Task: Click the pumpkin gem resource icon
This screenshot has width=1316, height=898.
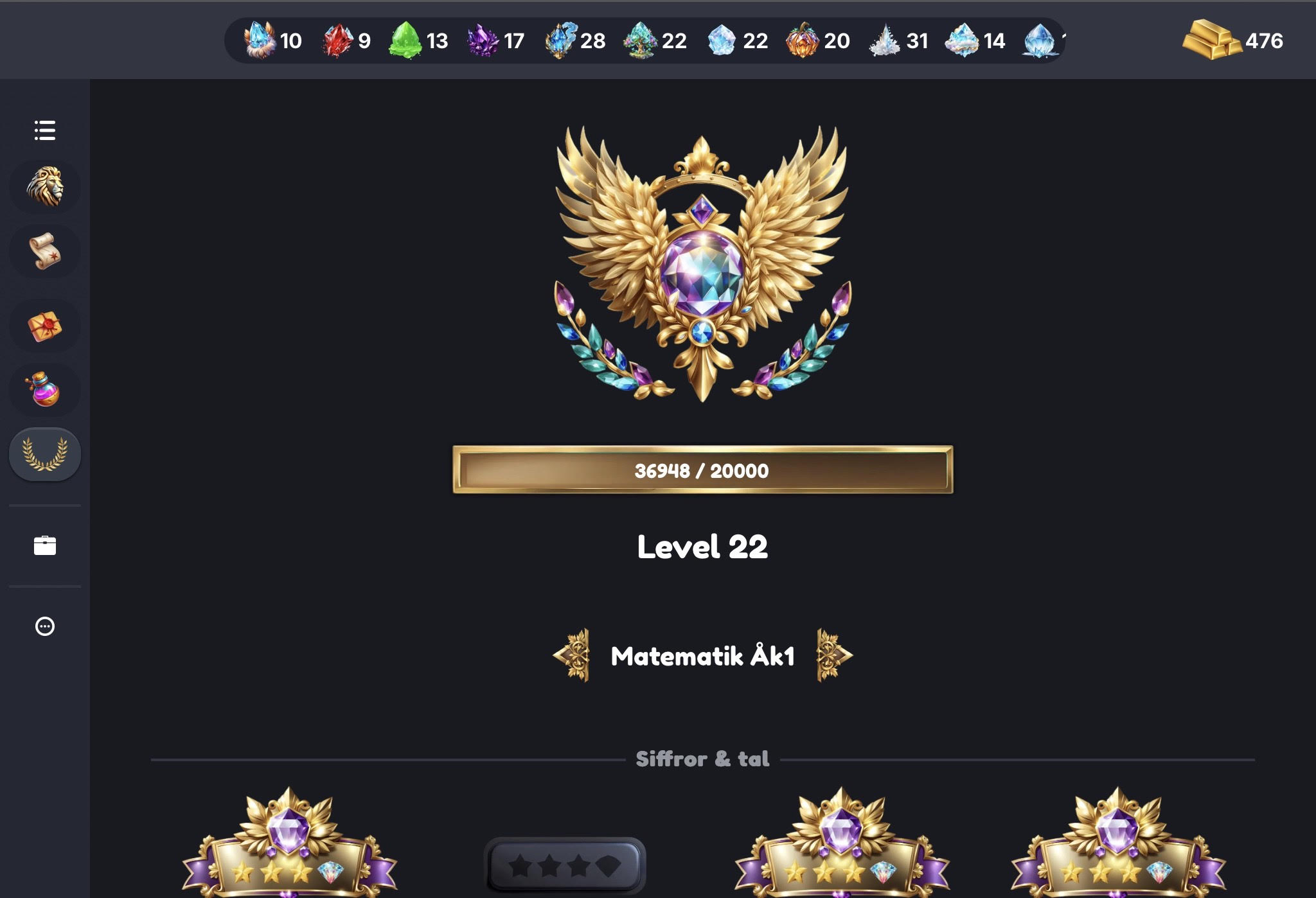Action: click(803, 40)
